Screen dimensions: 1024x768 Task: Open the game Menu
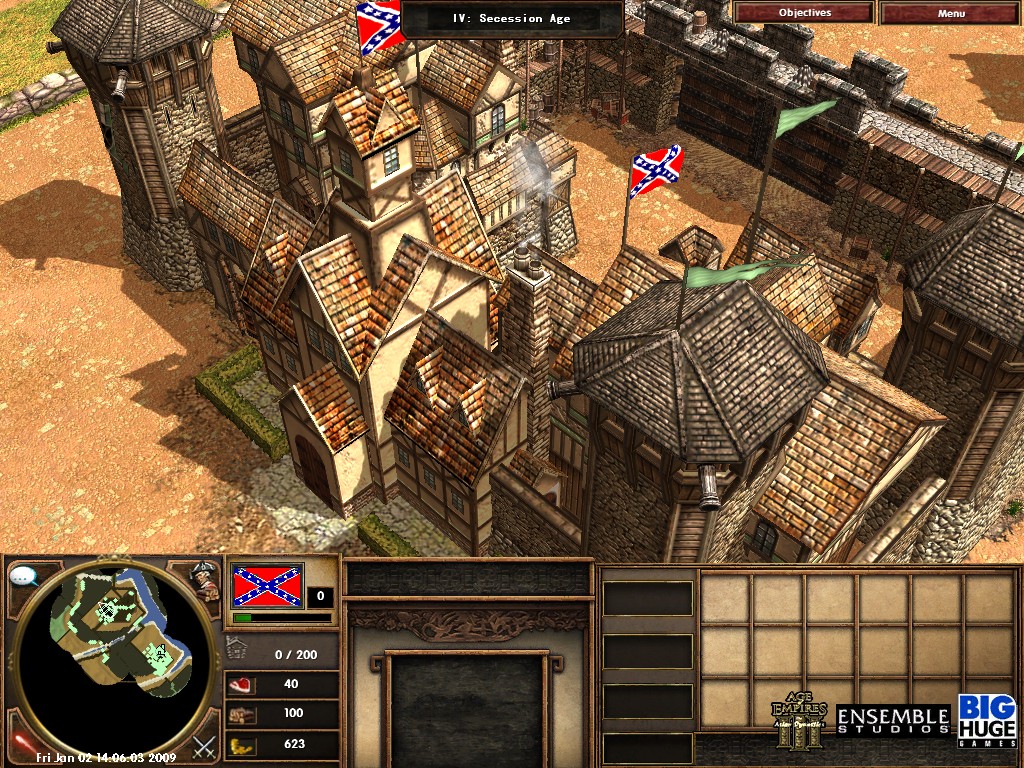[x=951, y=13]
